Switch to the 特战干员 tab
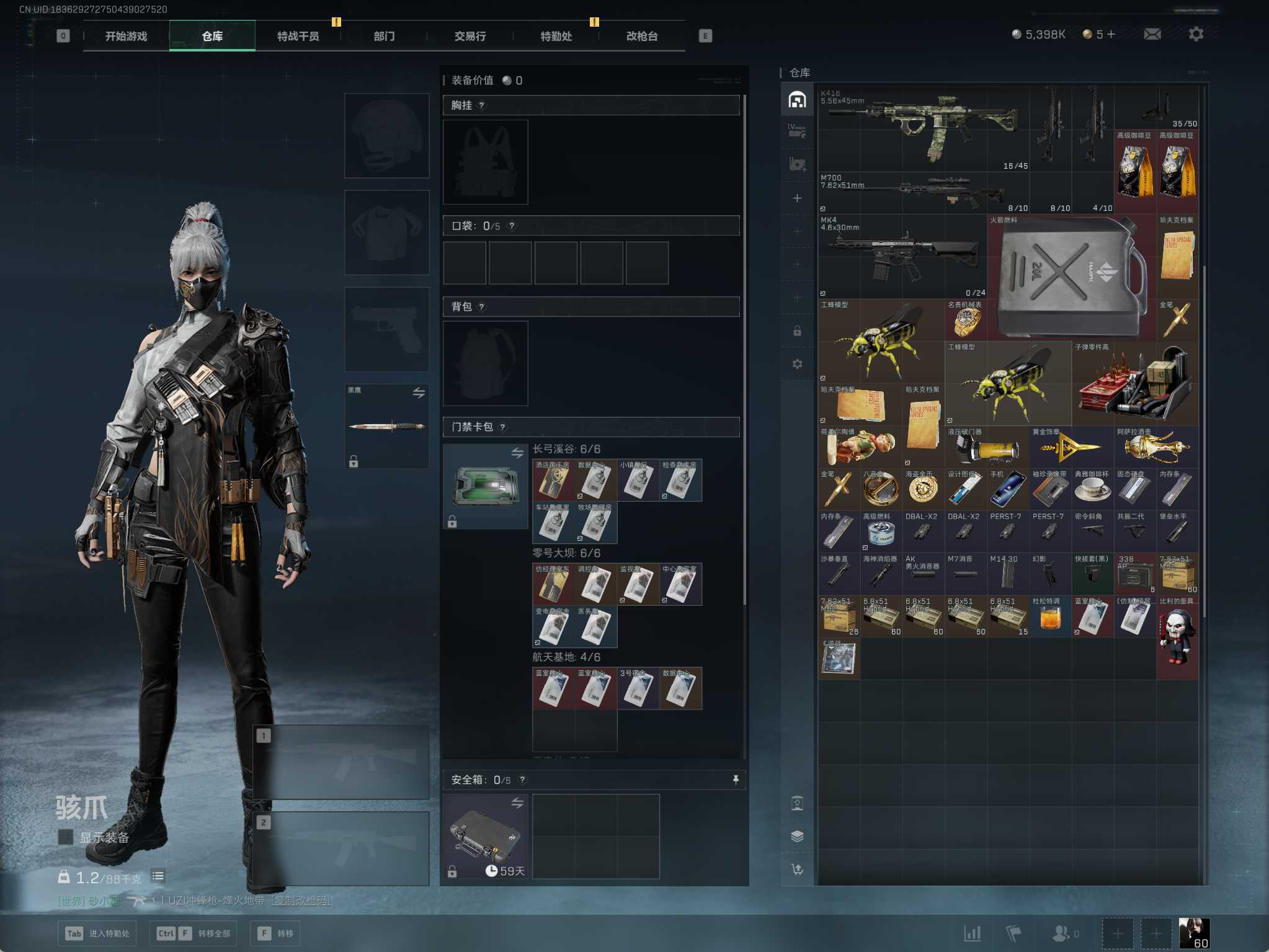 298,36
